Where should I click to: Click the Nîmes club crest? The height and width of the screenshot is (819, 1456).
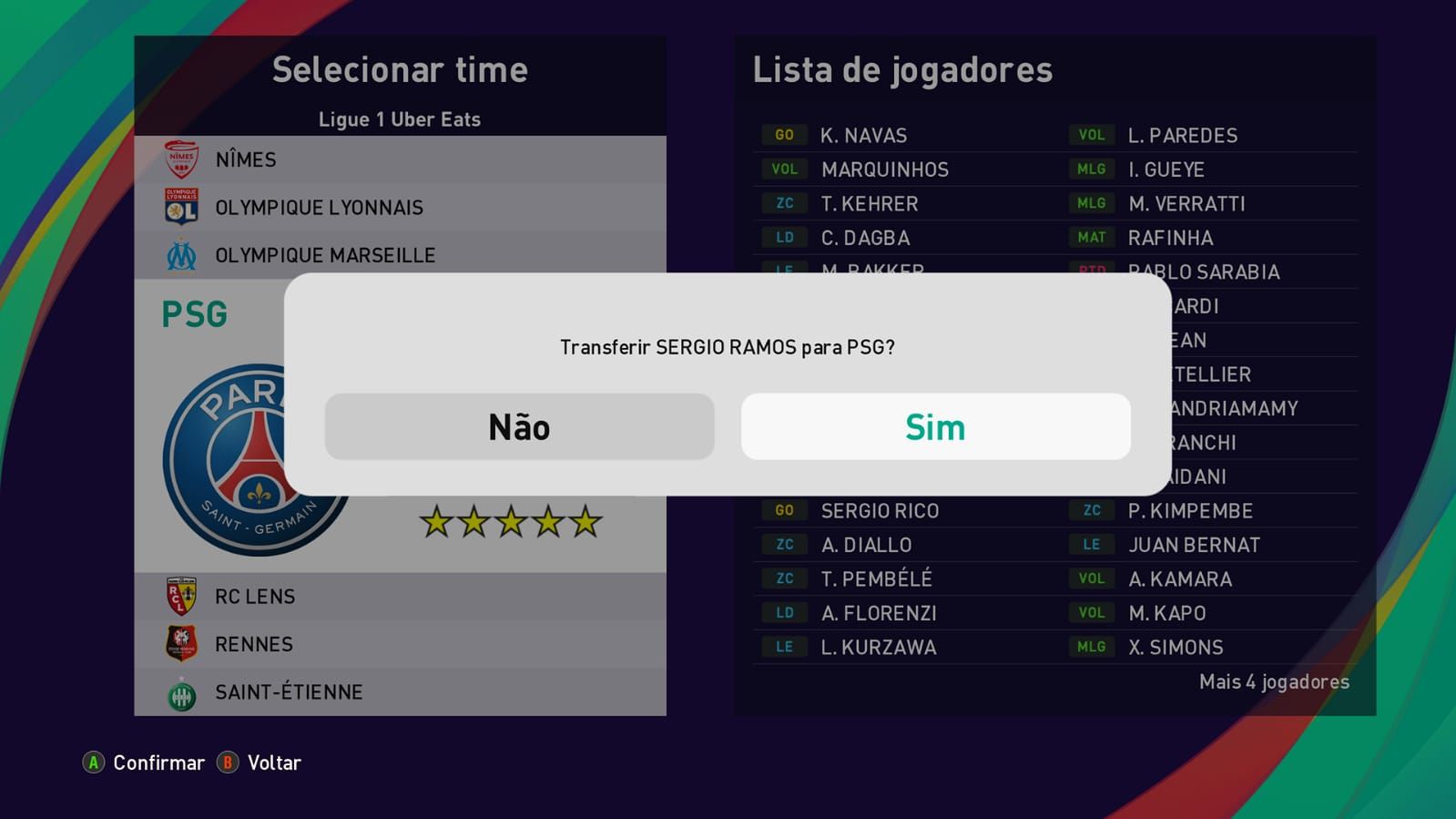tap(182, 158)
